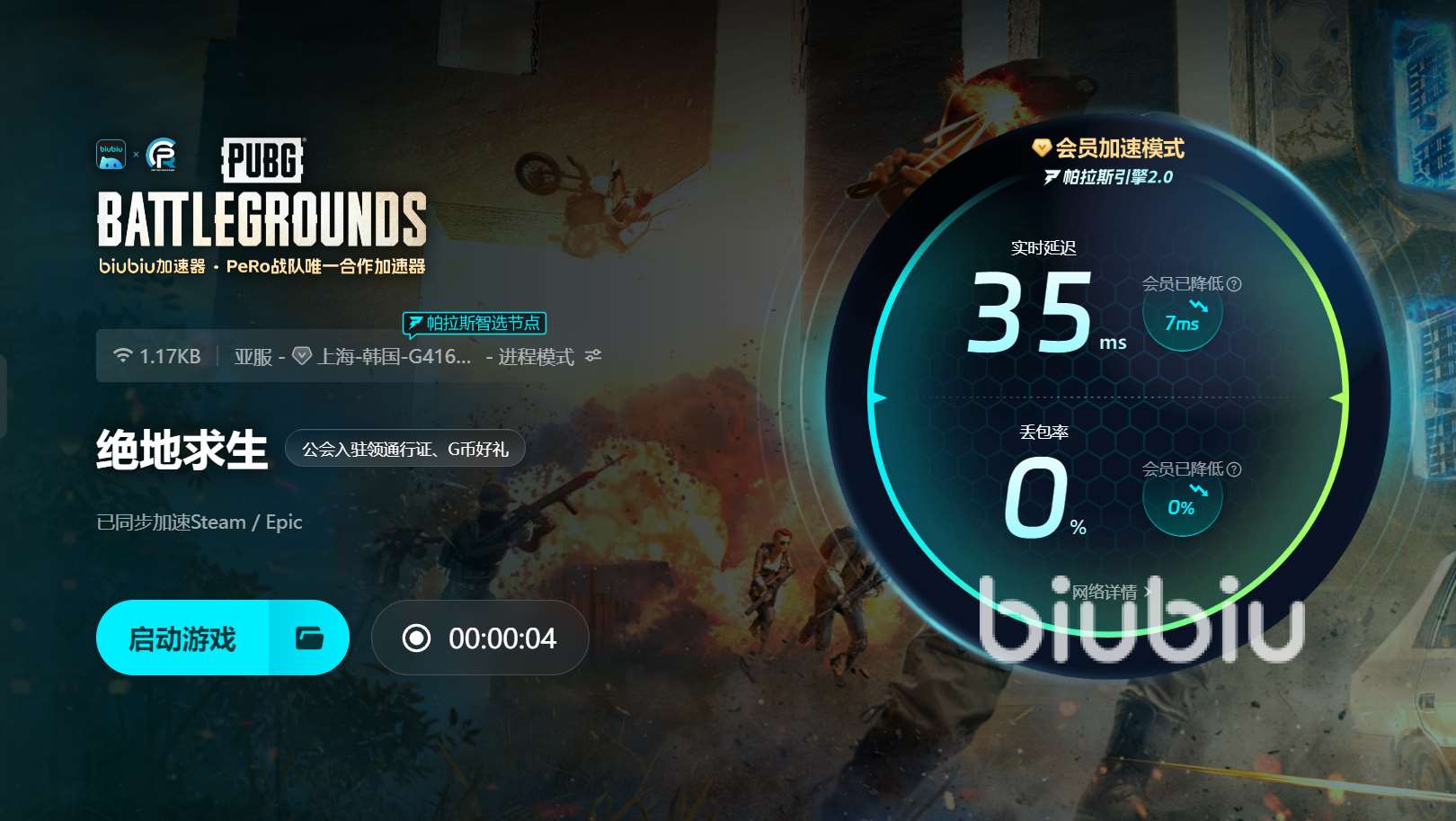Click the help icon beside the packet-loss 会员已降低
Viewport: 1456px width, 821px height.
tap(1234, 469)
